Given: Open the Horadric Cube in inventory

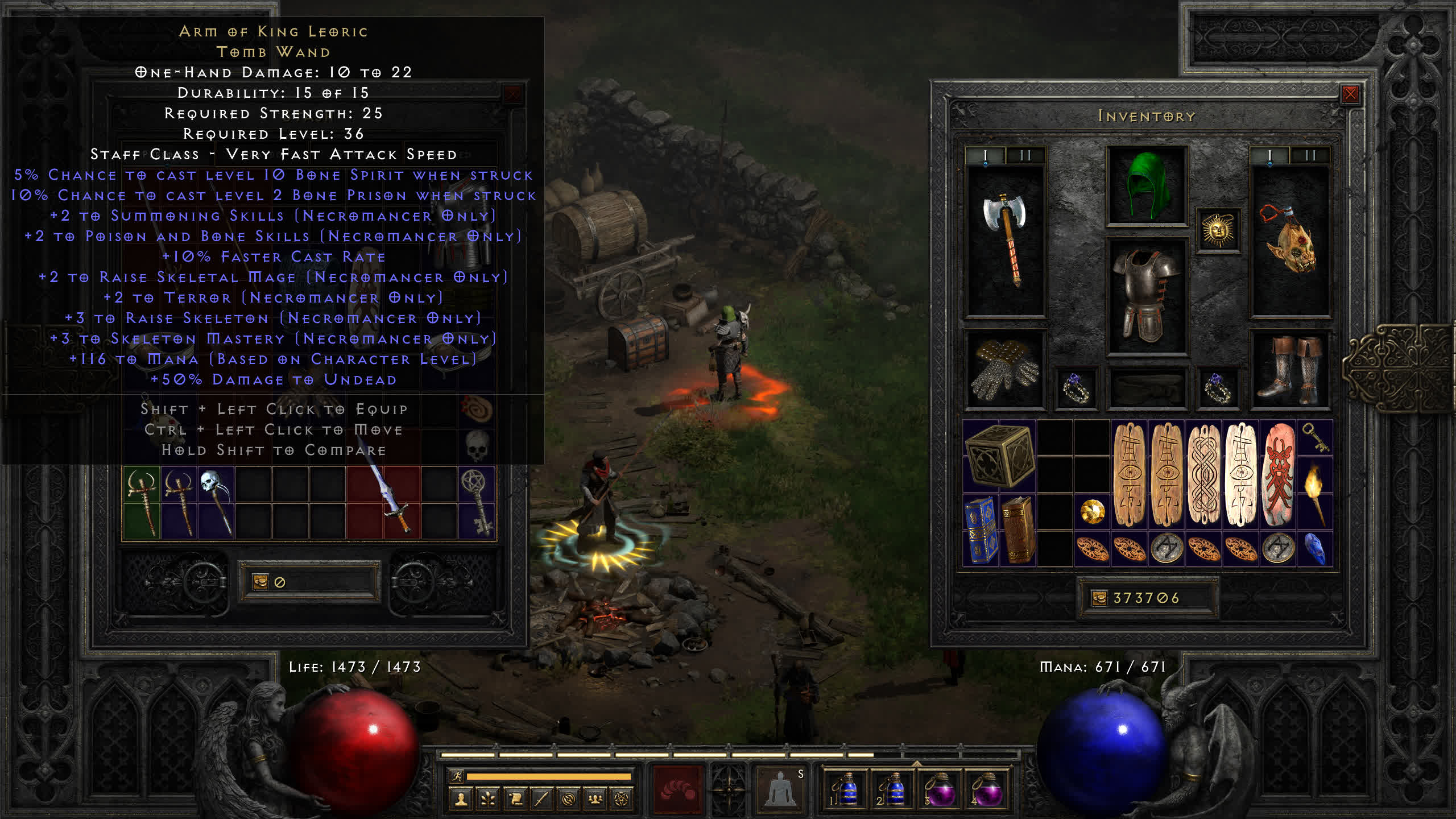Looking at the screenshot, I should 999,456.
